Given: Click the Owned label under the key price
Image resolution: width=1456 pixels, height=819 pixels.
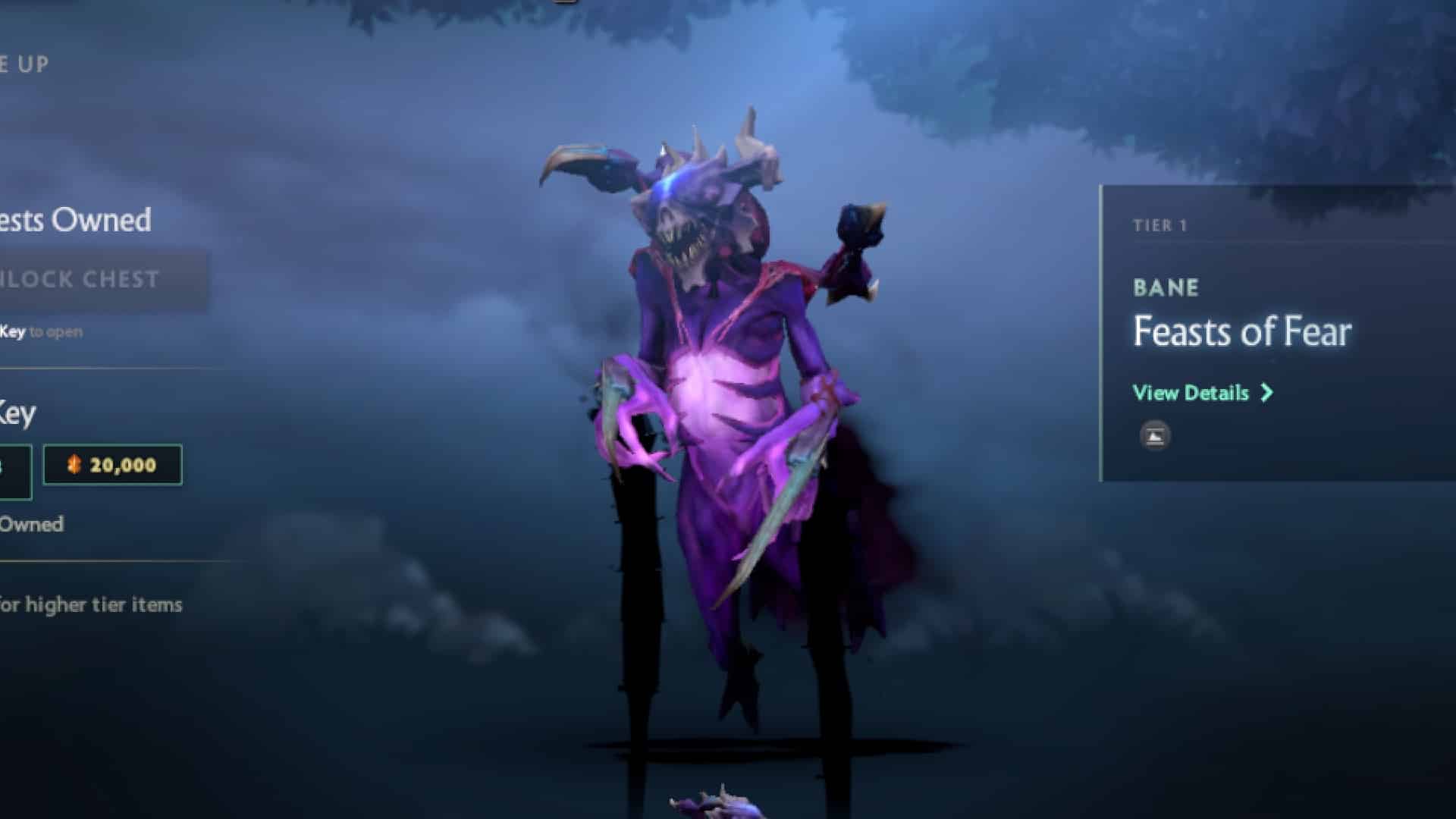Looking at the screenshot, I should click(x=32, y=523).
